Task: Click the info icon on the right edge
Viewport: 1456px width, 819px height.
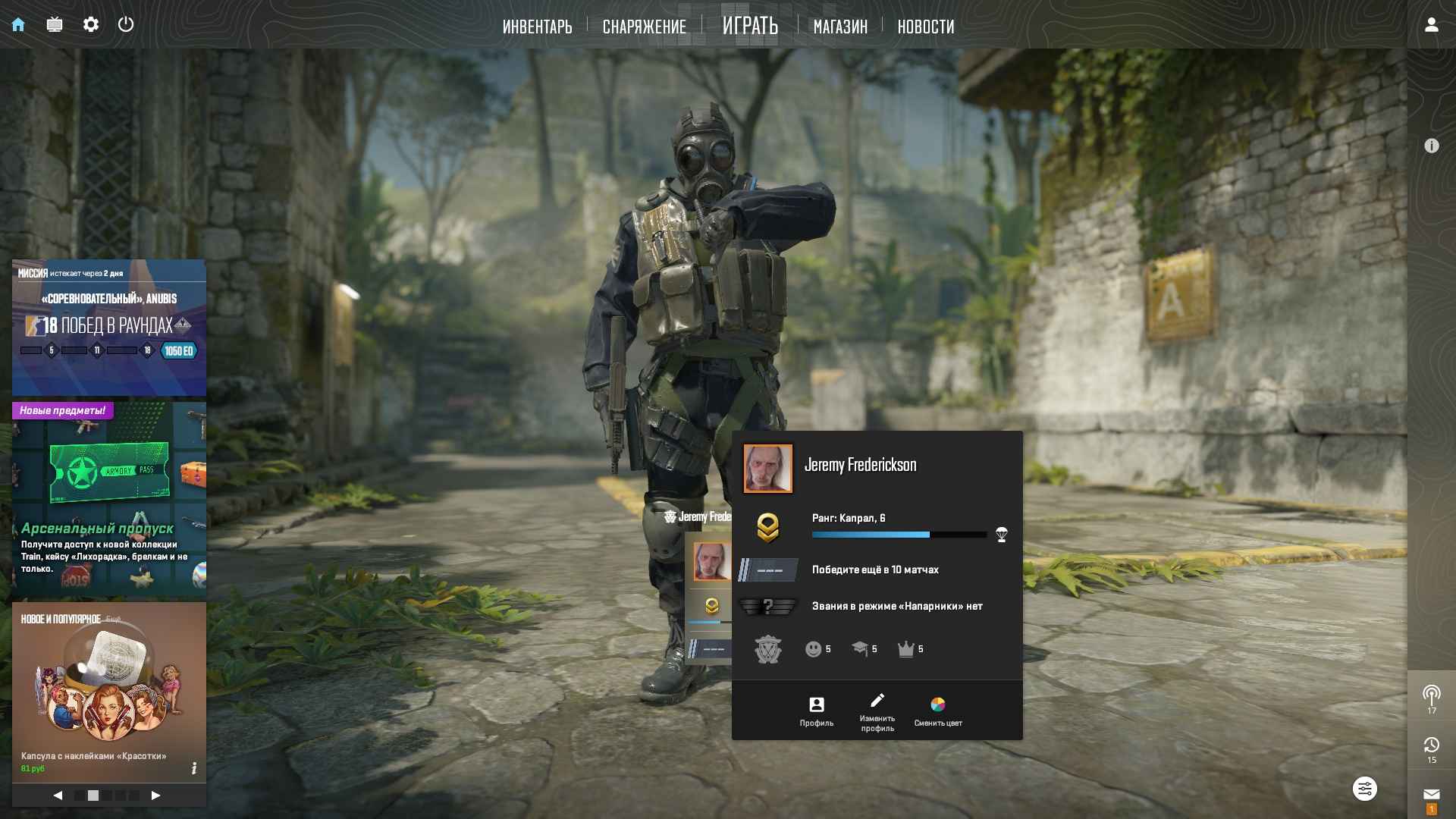Action: point(1432,144)
